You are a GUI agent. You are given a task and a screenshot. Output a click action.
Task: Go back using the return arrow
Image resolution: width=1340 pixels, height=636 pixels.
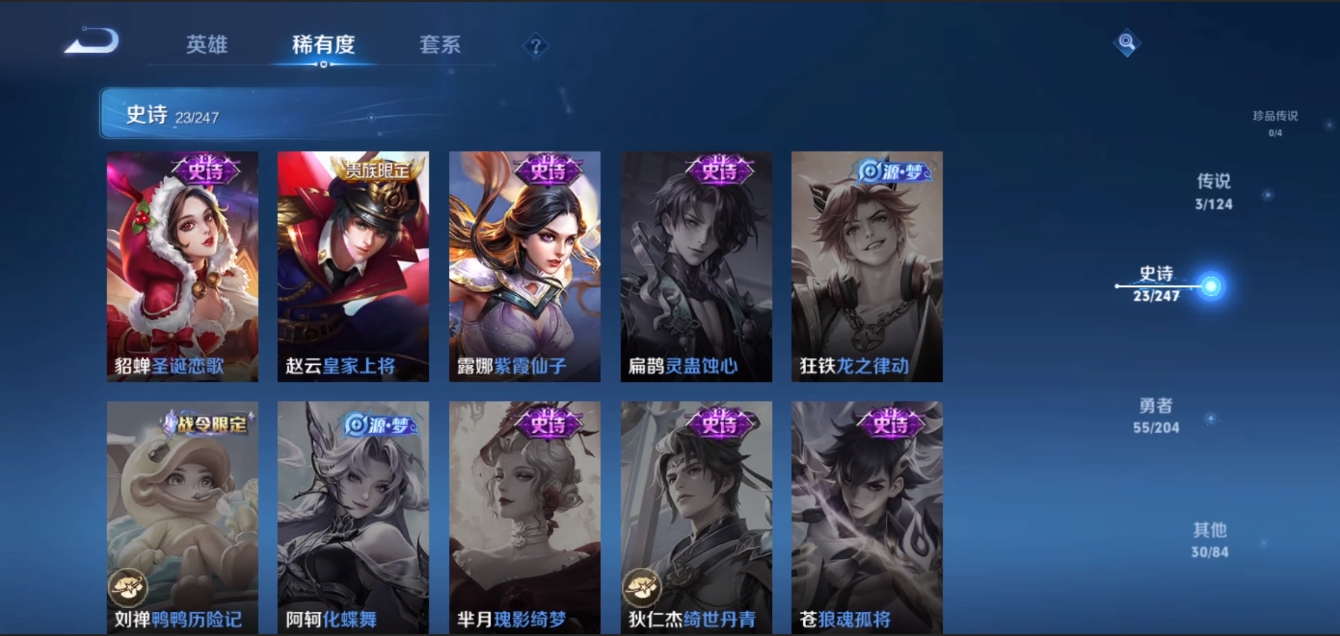coord(92,42)
